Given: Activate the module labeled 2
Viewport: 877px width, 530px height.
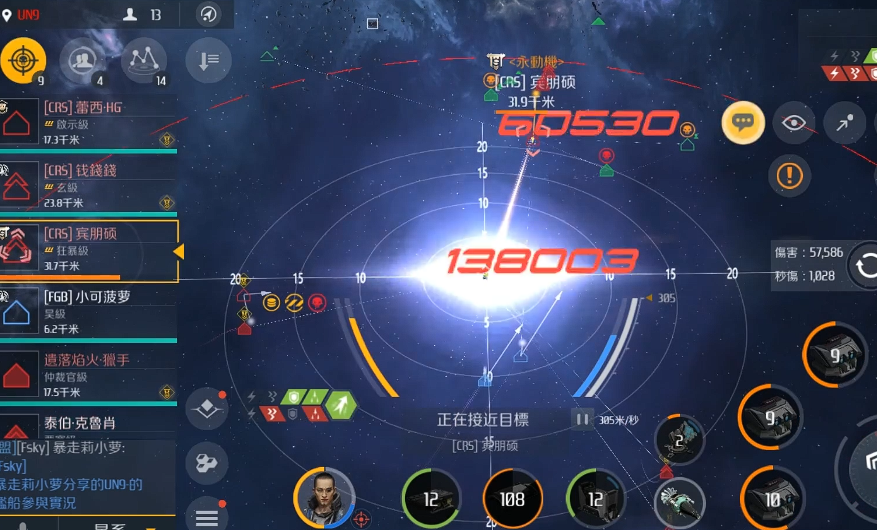Looking at the screenshot, I should 679,440.
